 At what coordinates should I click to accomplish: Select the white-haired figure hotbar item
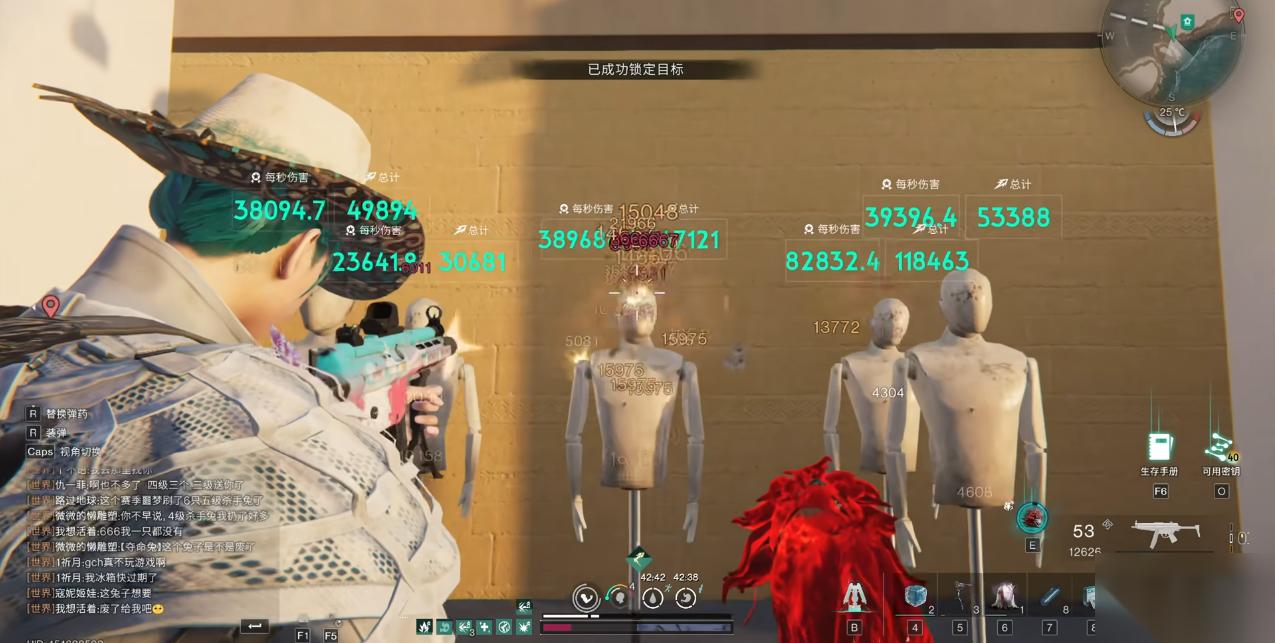pyautogui.click(x=1004, y=597)
